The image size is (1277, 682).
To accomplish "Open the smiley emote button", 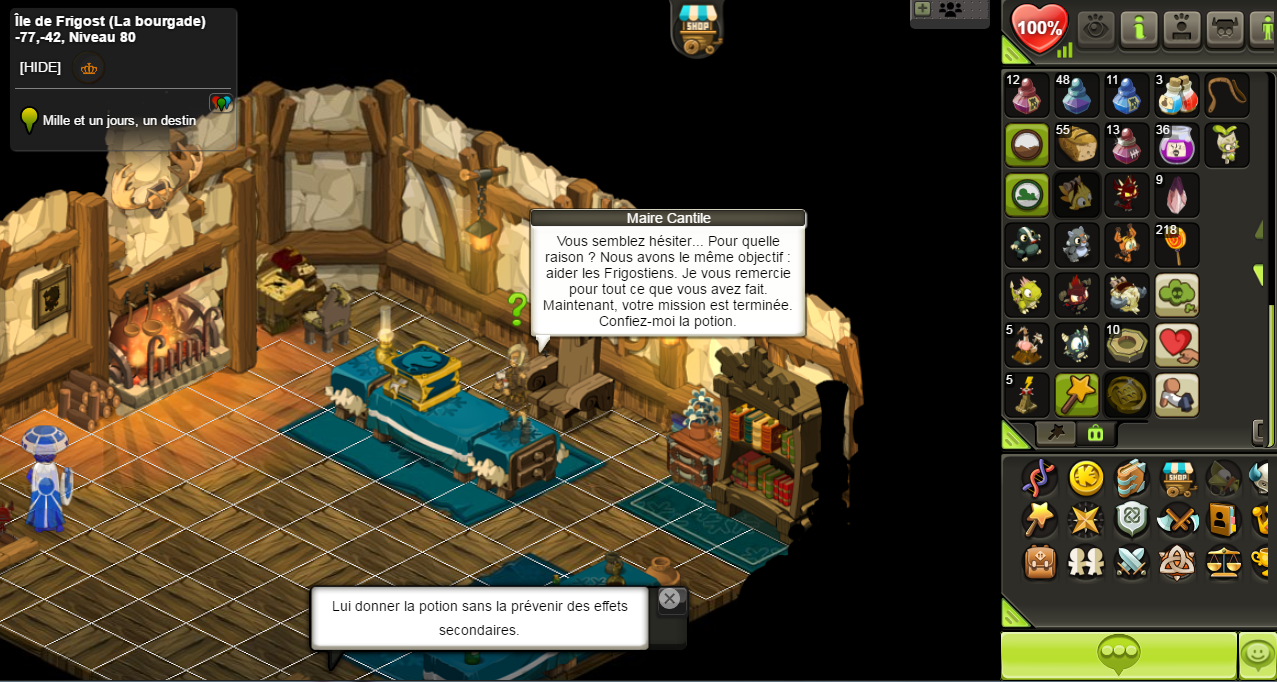I will pos(1257,655).
